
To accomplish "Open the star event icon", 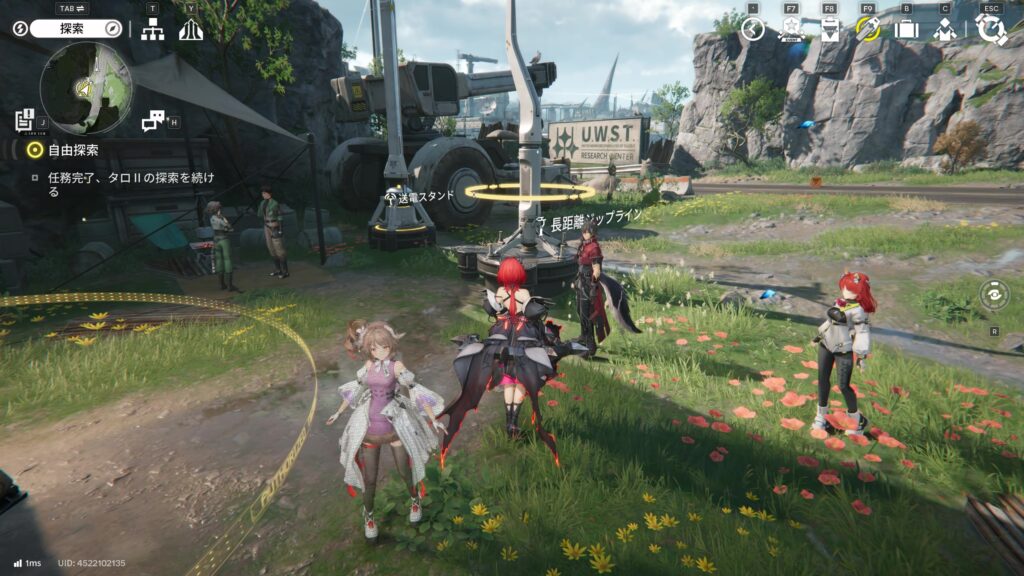I will click(x=791, y=29).
